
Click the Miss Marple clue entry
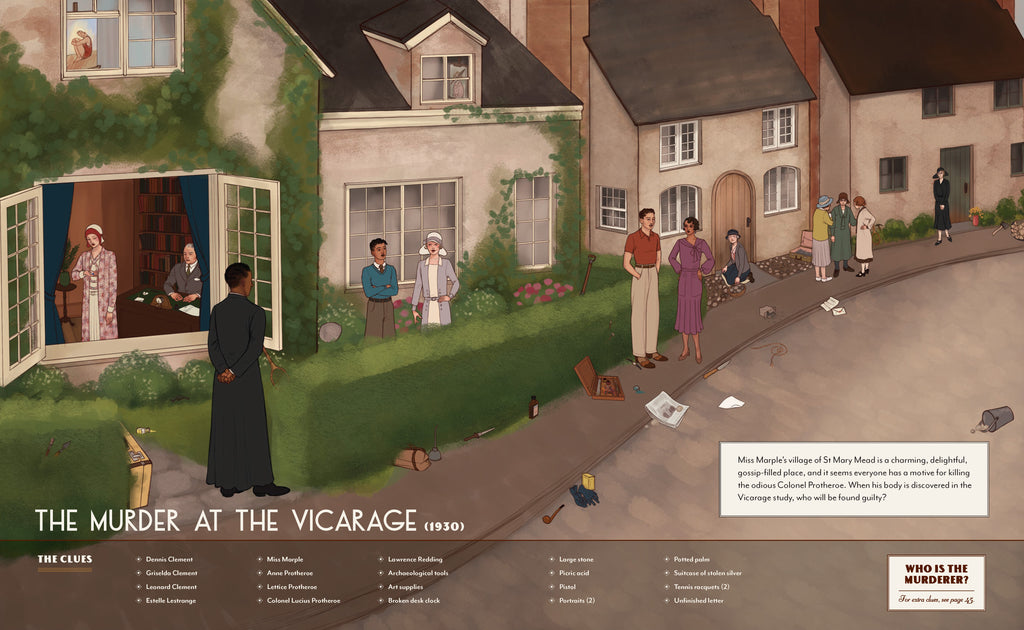pos(285,559)
